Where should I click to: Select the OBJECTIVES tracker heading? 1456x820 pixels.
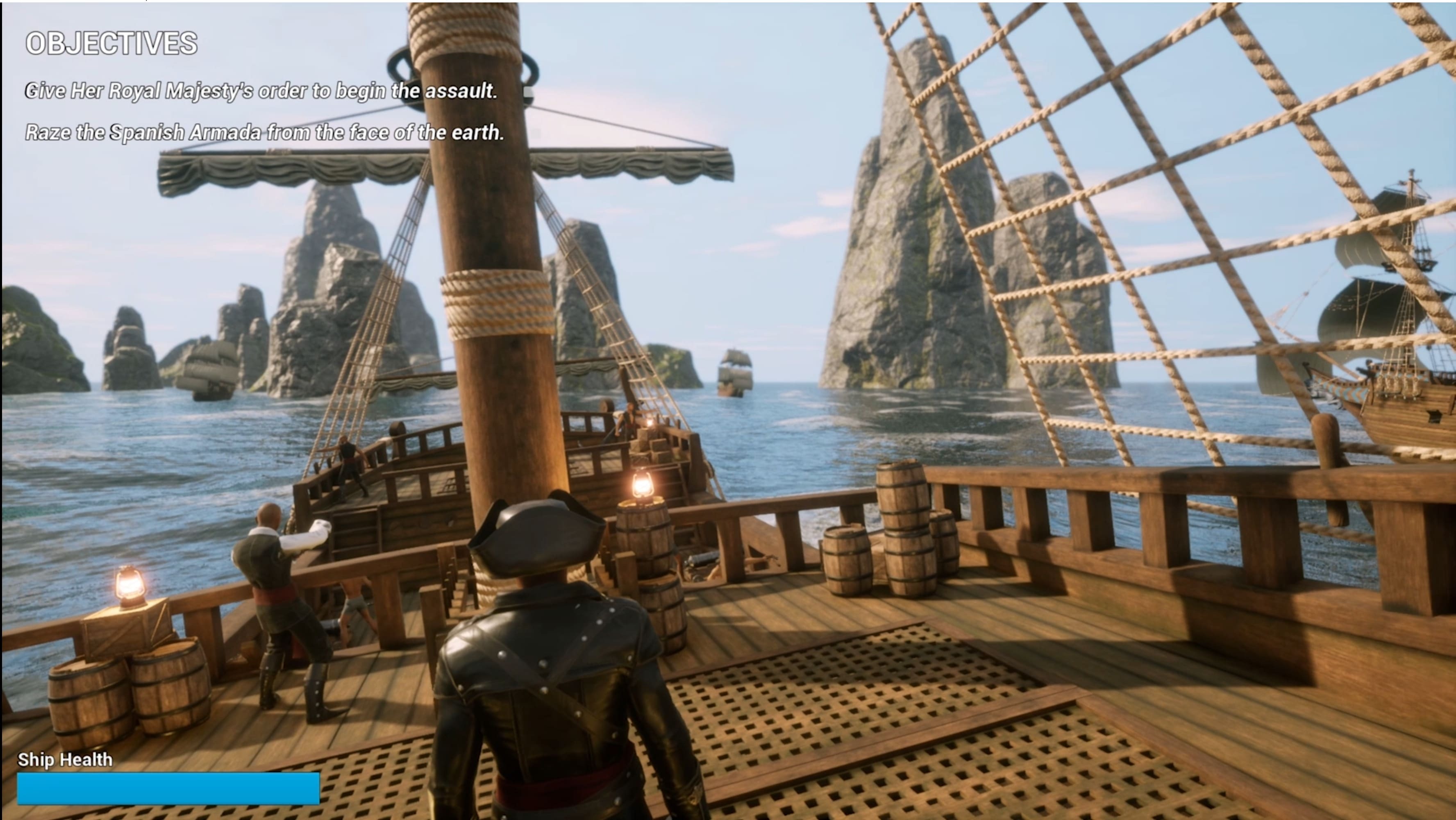tap(111, 43)
